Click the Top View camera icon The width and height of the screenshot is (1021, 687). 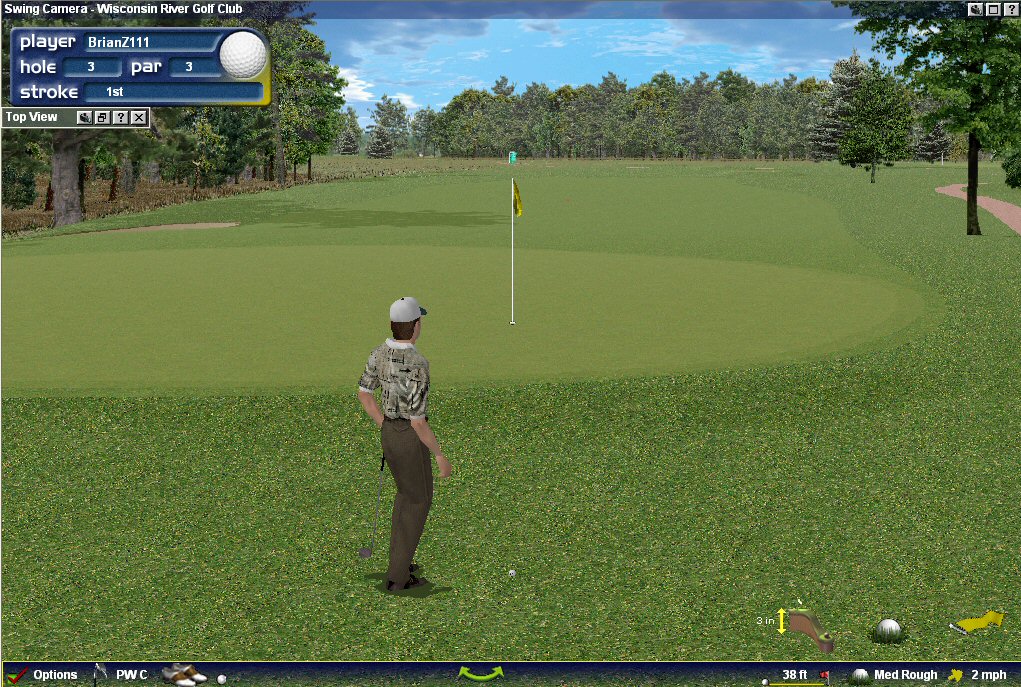(85, 118)
